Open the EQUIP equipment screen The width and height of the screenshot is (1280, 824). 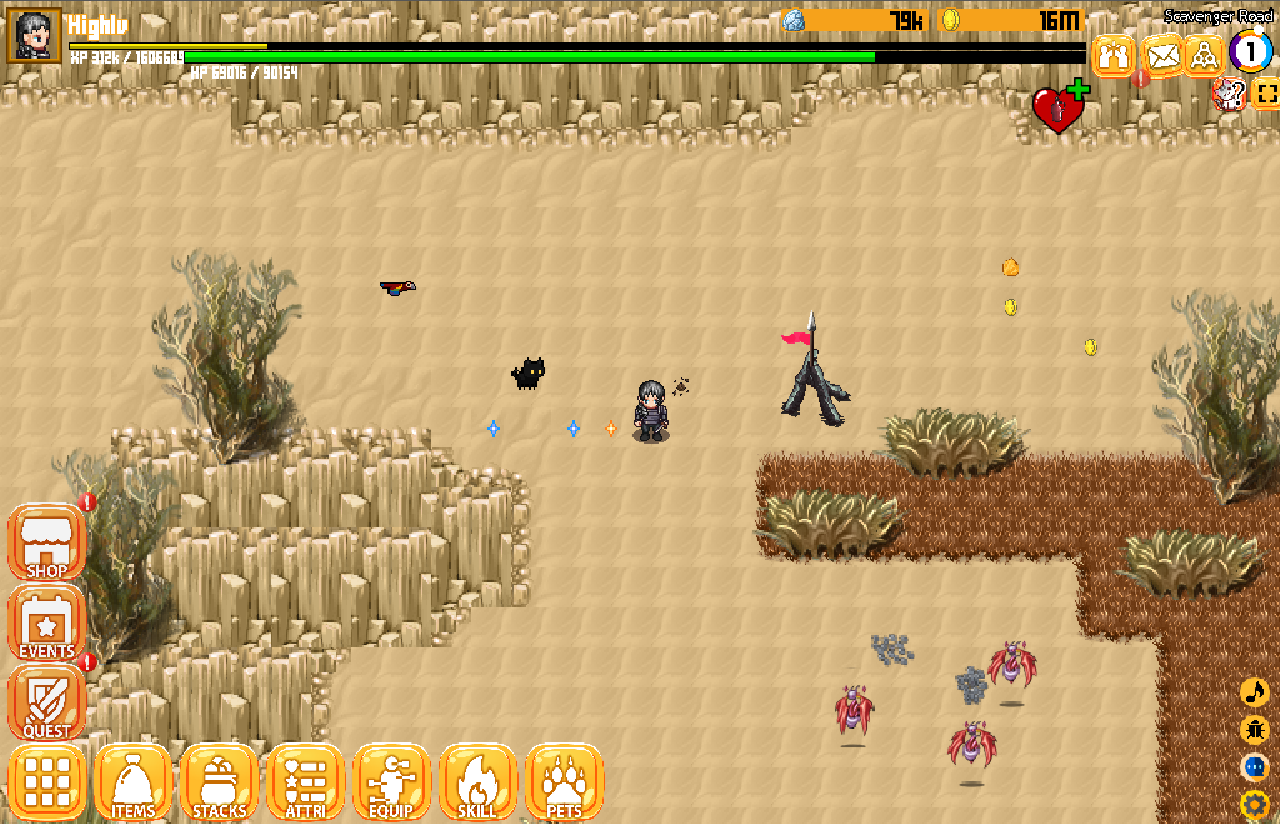[x=391, y=782]
